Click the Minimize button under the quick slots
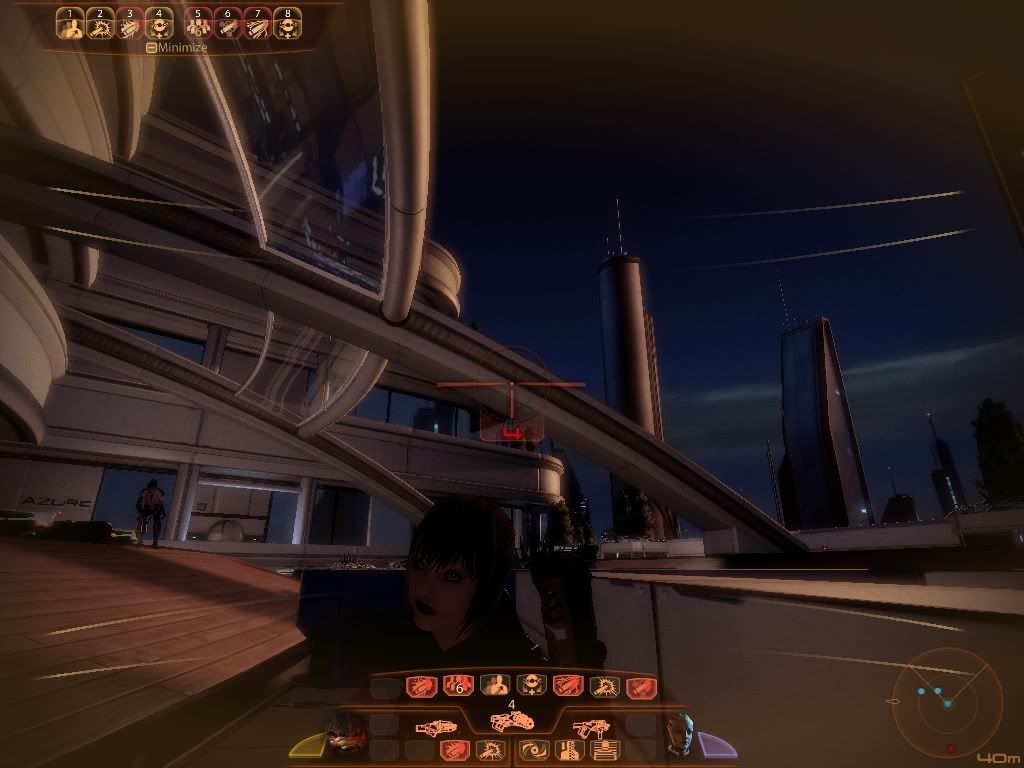Screen dimensions: 1024x768 point(178,47)
